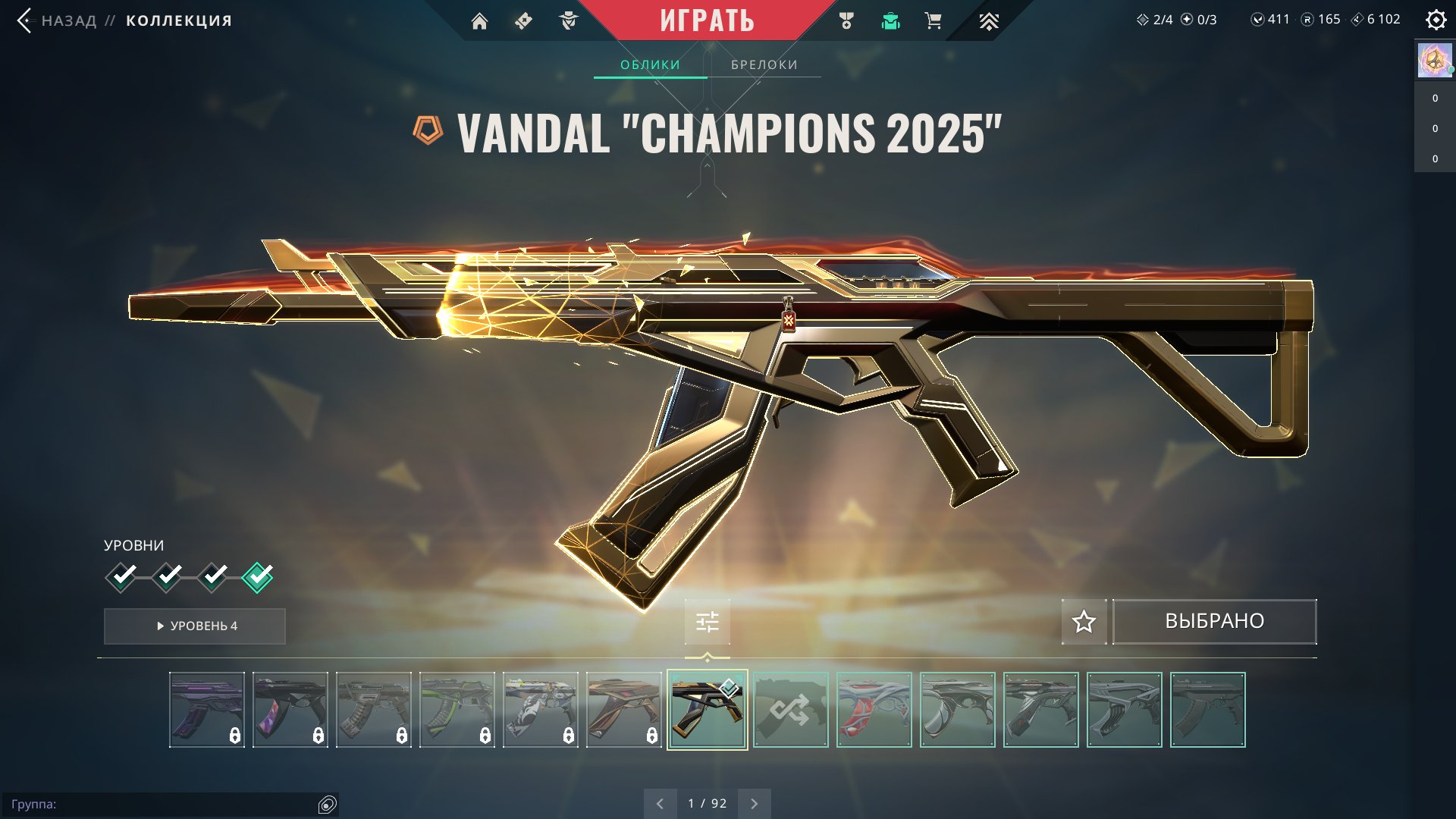Switch to the БРЕЛОКИ tab

click(x=764, y=64)
